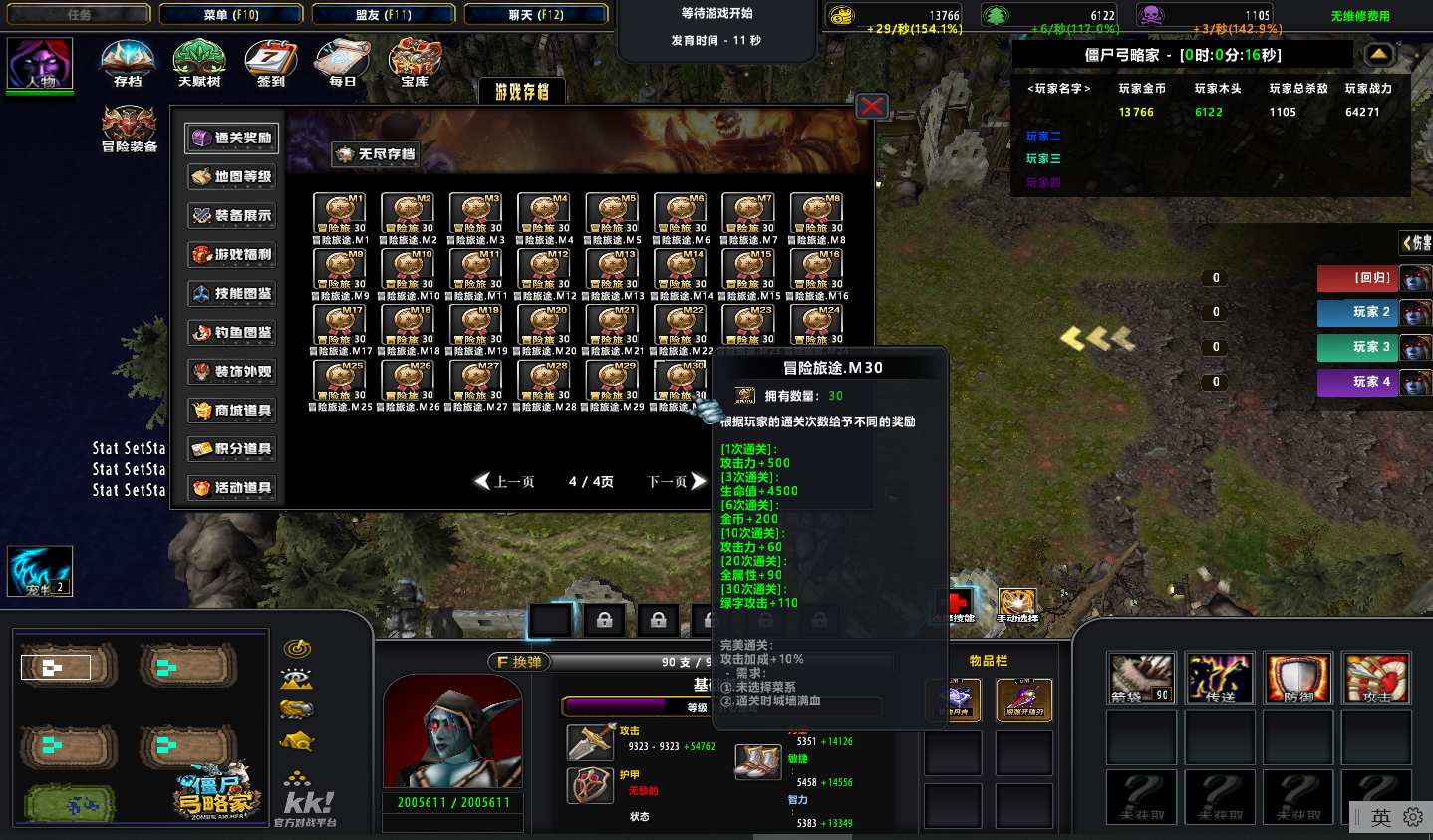The height and width of the screenshot is (840, 1433).
Task: Go to next page with 下一页
Action: point(677,482)
